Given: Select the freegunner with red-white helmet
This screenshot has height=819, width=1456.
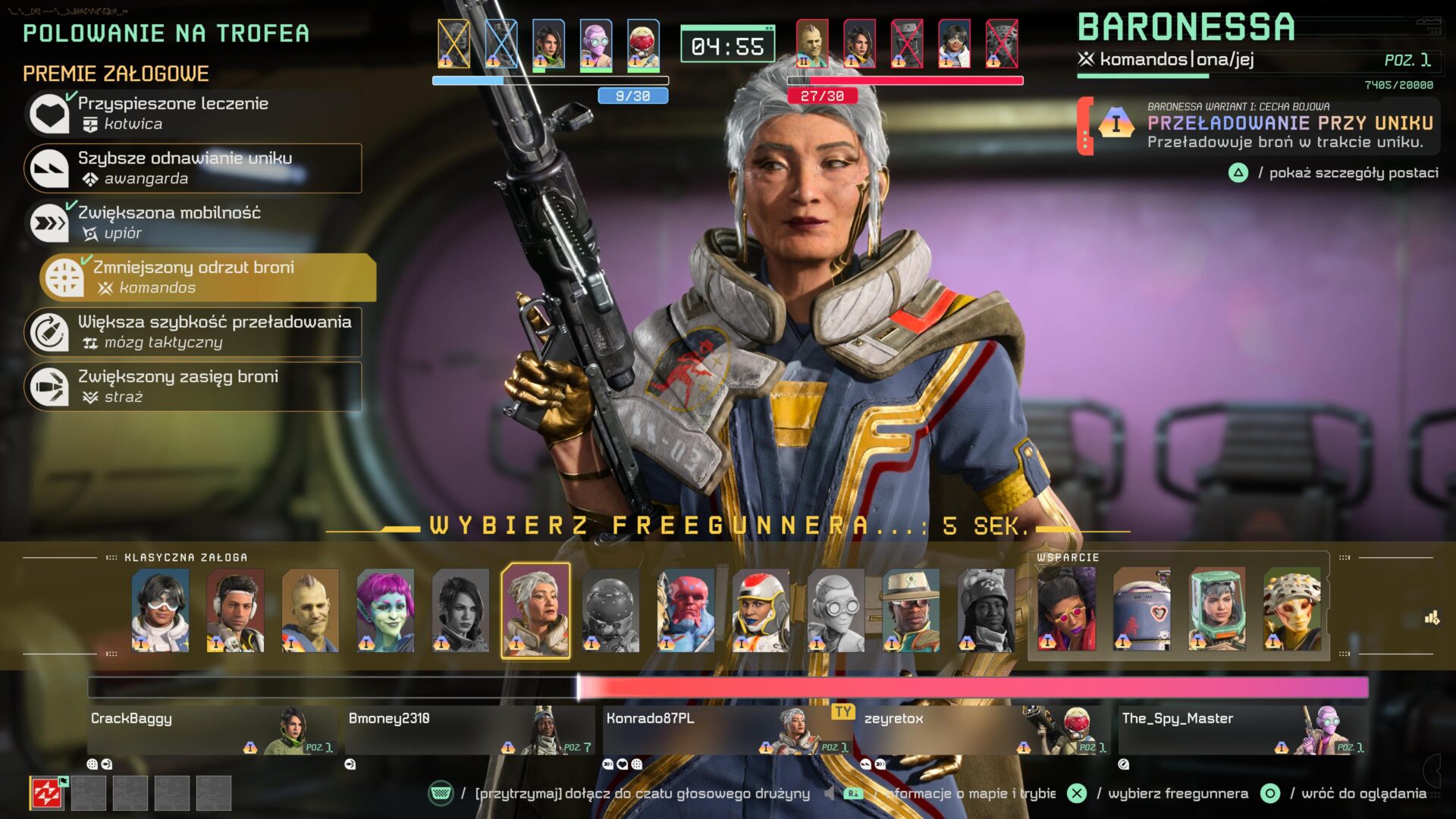Looking at the screenshot, I should (x=761, y=610).
